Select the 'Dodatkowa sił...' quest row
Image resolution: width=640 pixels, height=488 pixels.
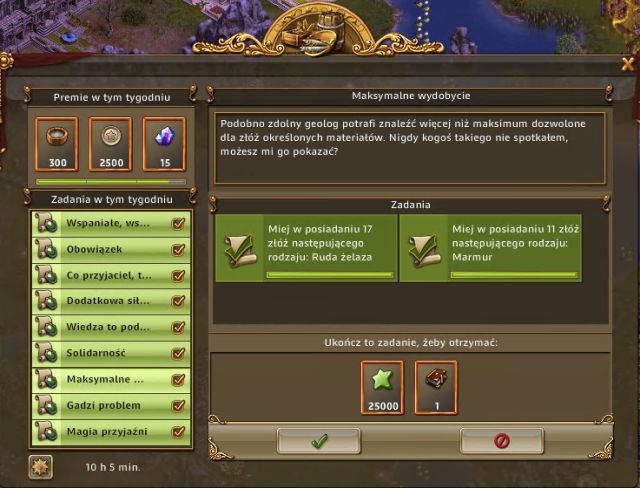pos(110,301)
